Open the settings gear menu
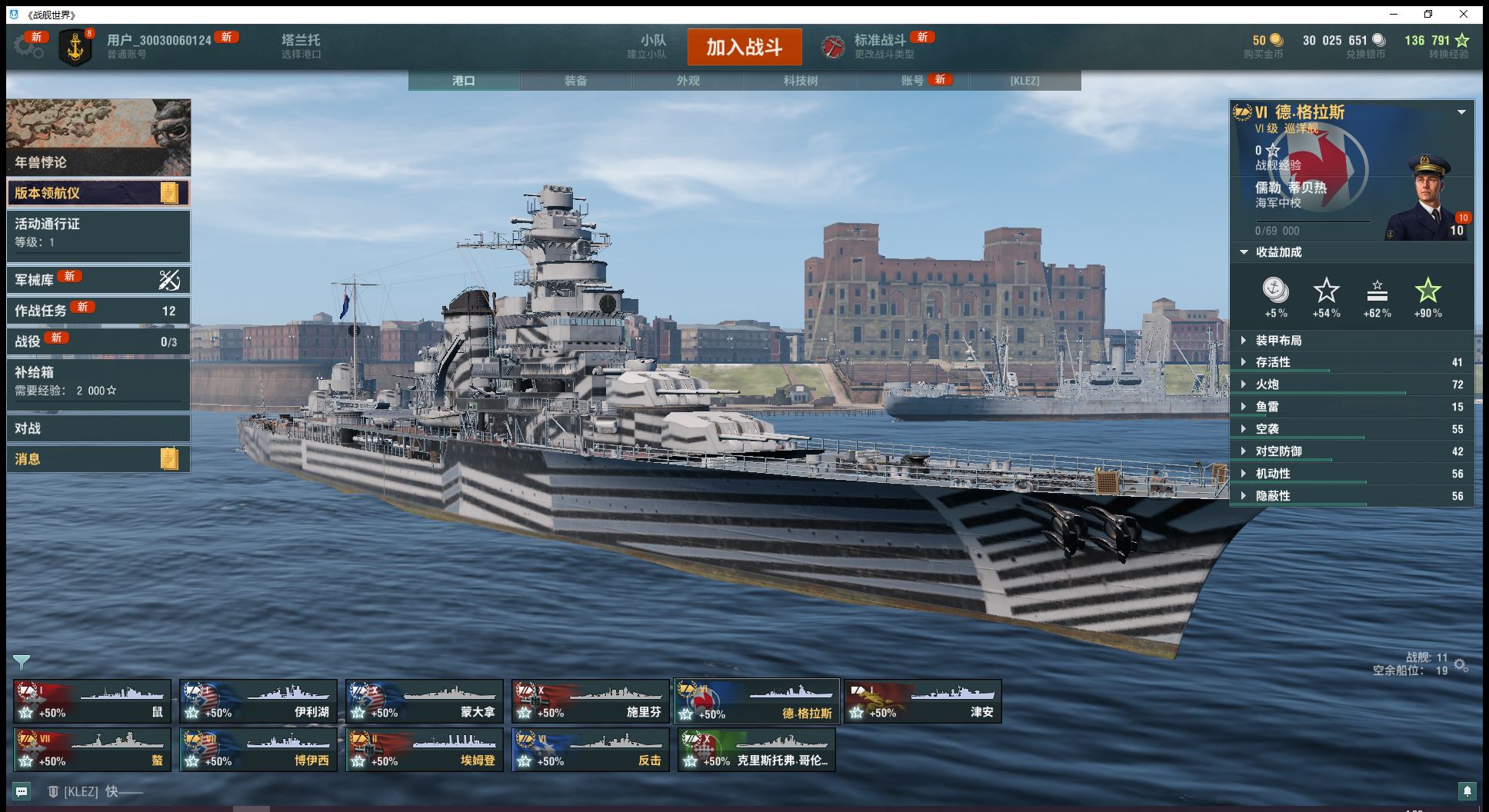 [28, 47]
